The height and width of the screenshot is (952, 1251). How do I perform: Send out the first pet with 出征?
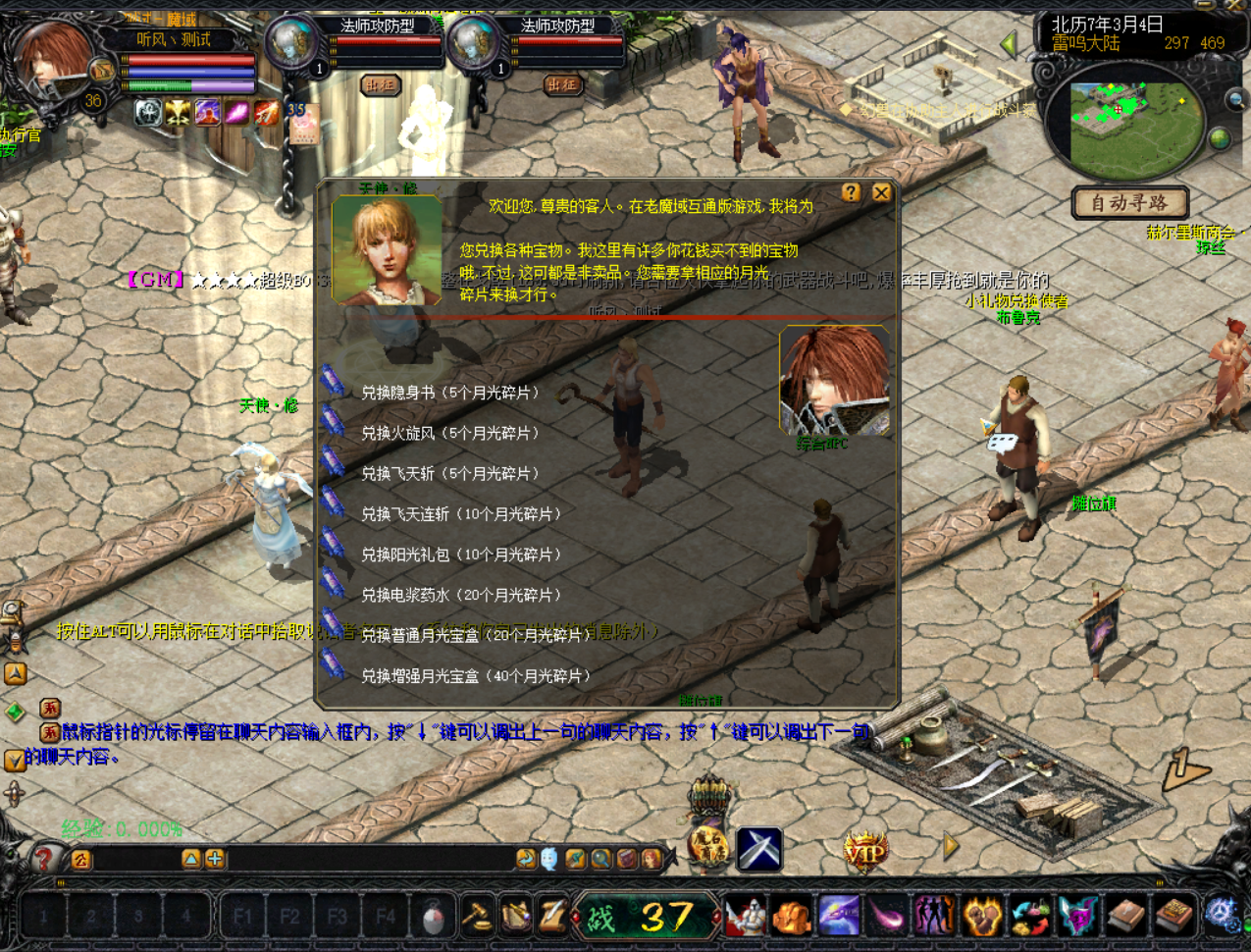380,85
